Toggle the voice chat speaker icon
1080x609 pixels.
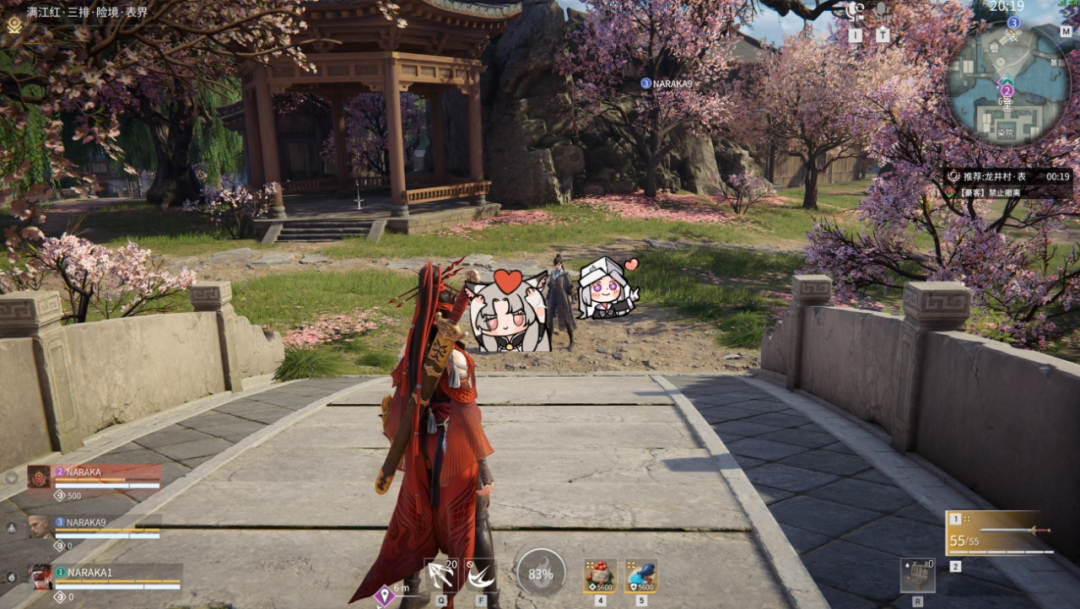point(855,12)
